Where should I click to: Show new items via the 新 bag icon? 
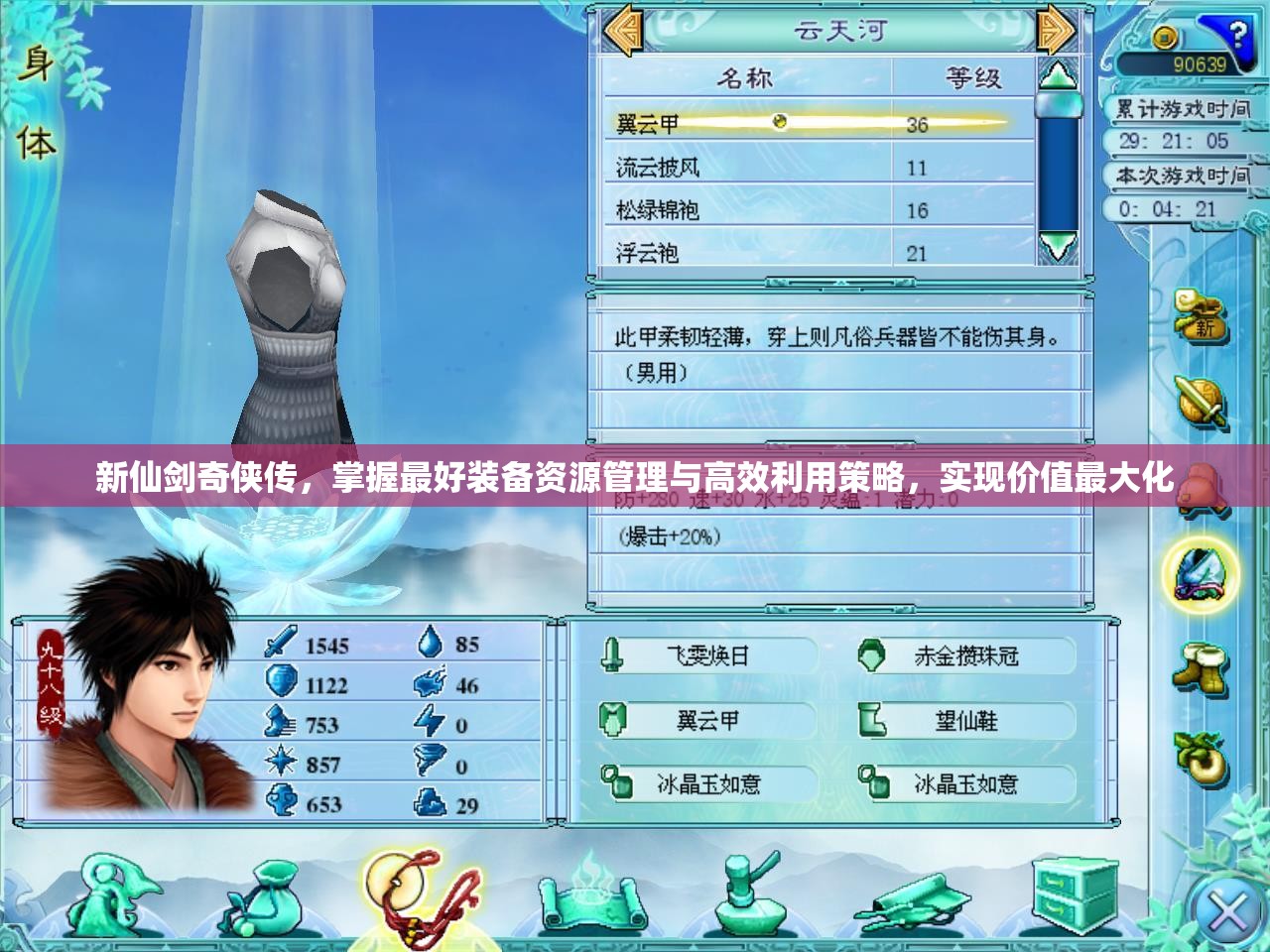click(x=1202, y=315)
